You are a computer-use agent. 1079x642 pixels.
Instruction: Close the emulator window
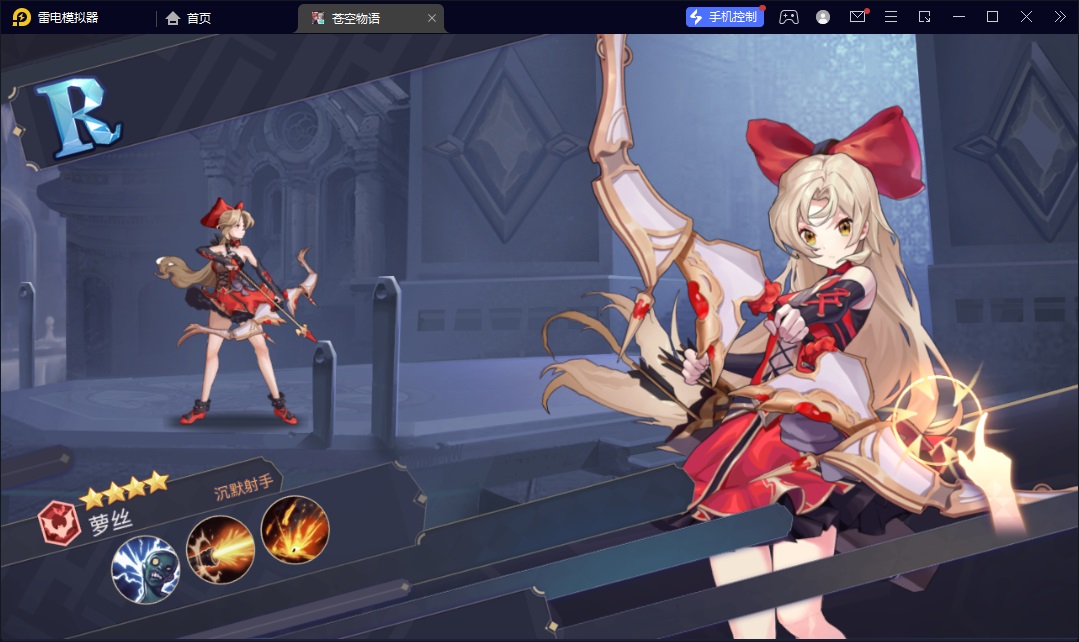pos(1026,17)
